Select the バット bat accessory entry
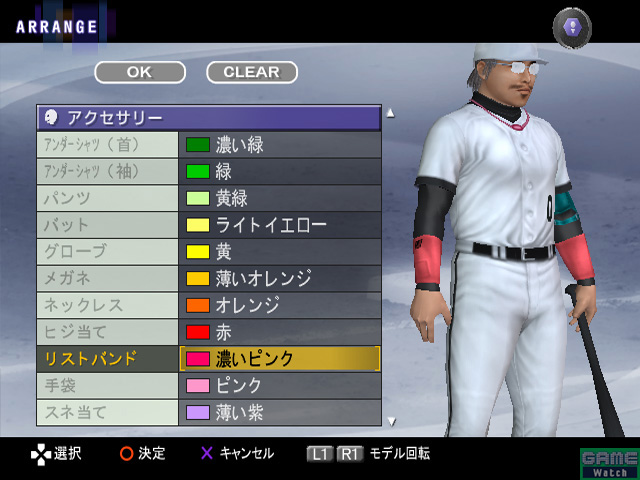Viewport: 640px width, 480px height. click(x=107, y=225)
